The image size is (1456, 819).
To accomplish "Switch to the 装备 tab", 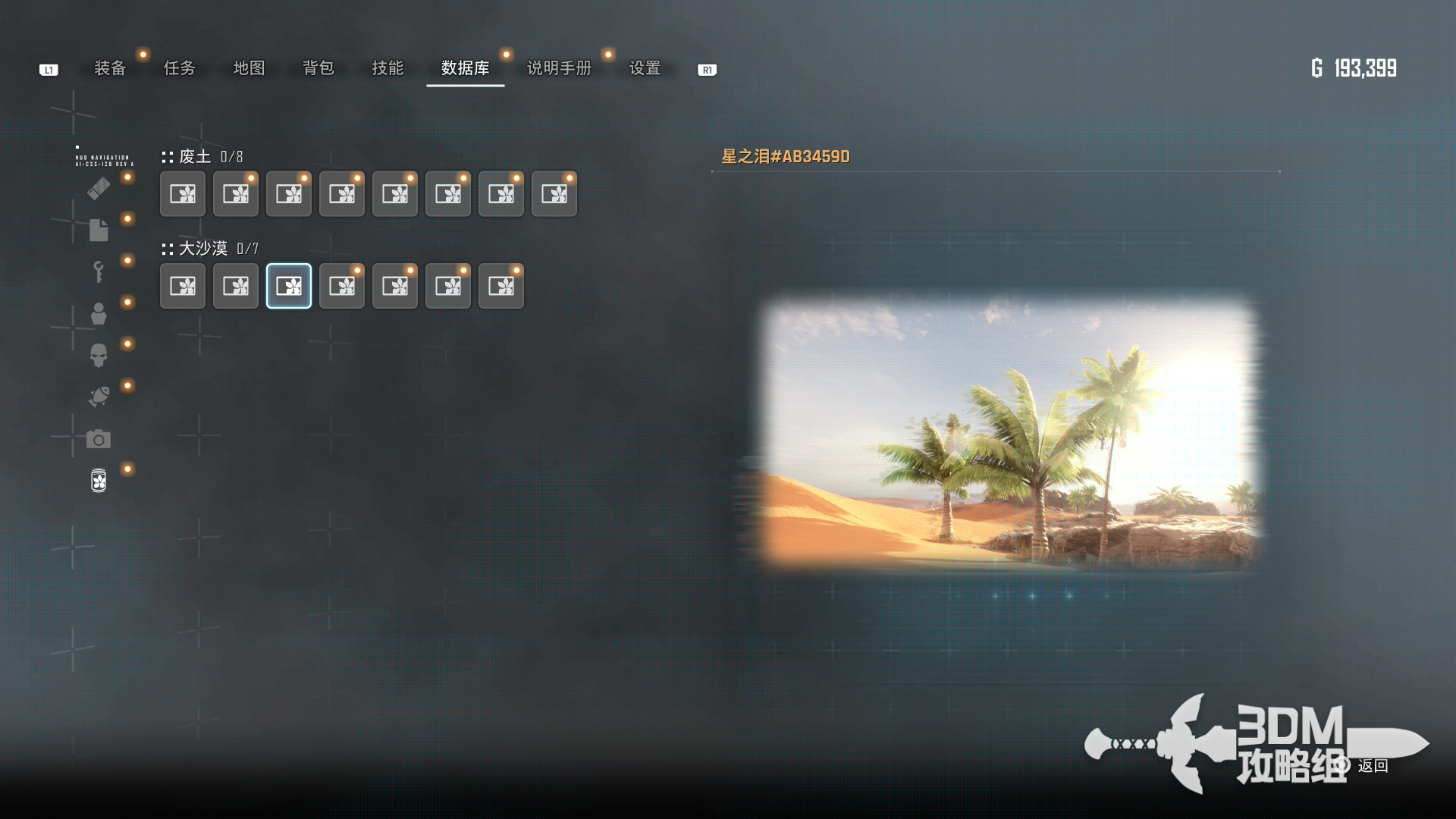I will (110, 68).
